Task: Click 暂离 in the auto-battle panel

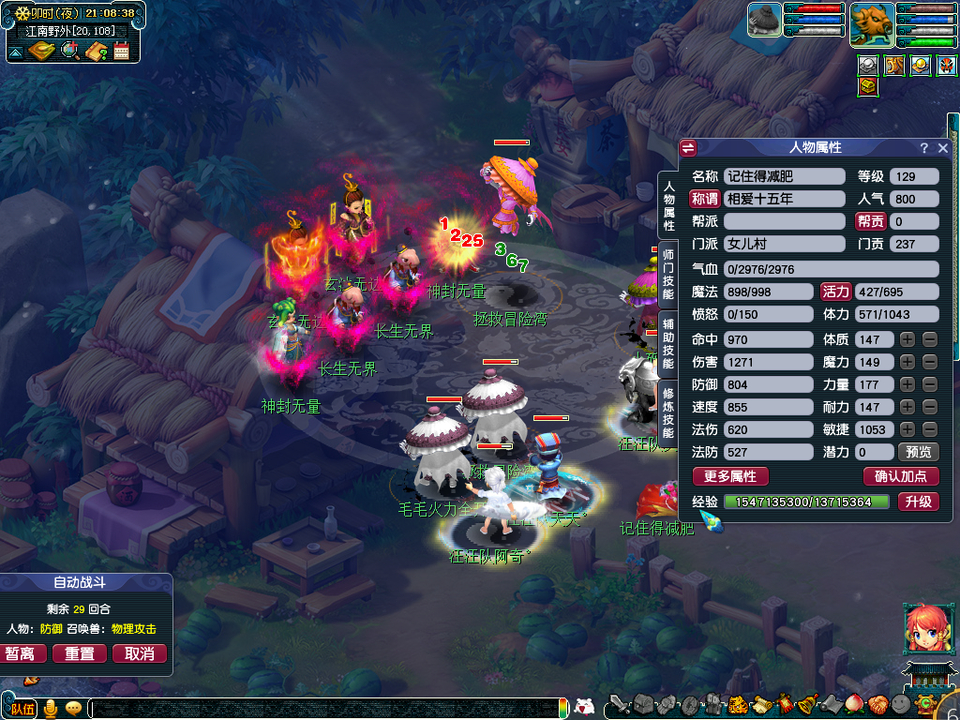Action: point(26,654)
